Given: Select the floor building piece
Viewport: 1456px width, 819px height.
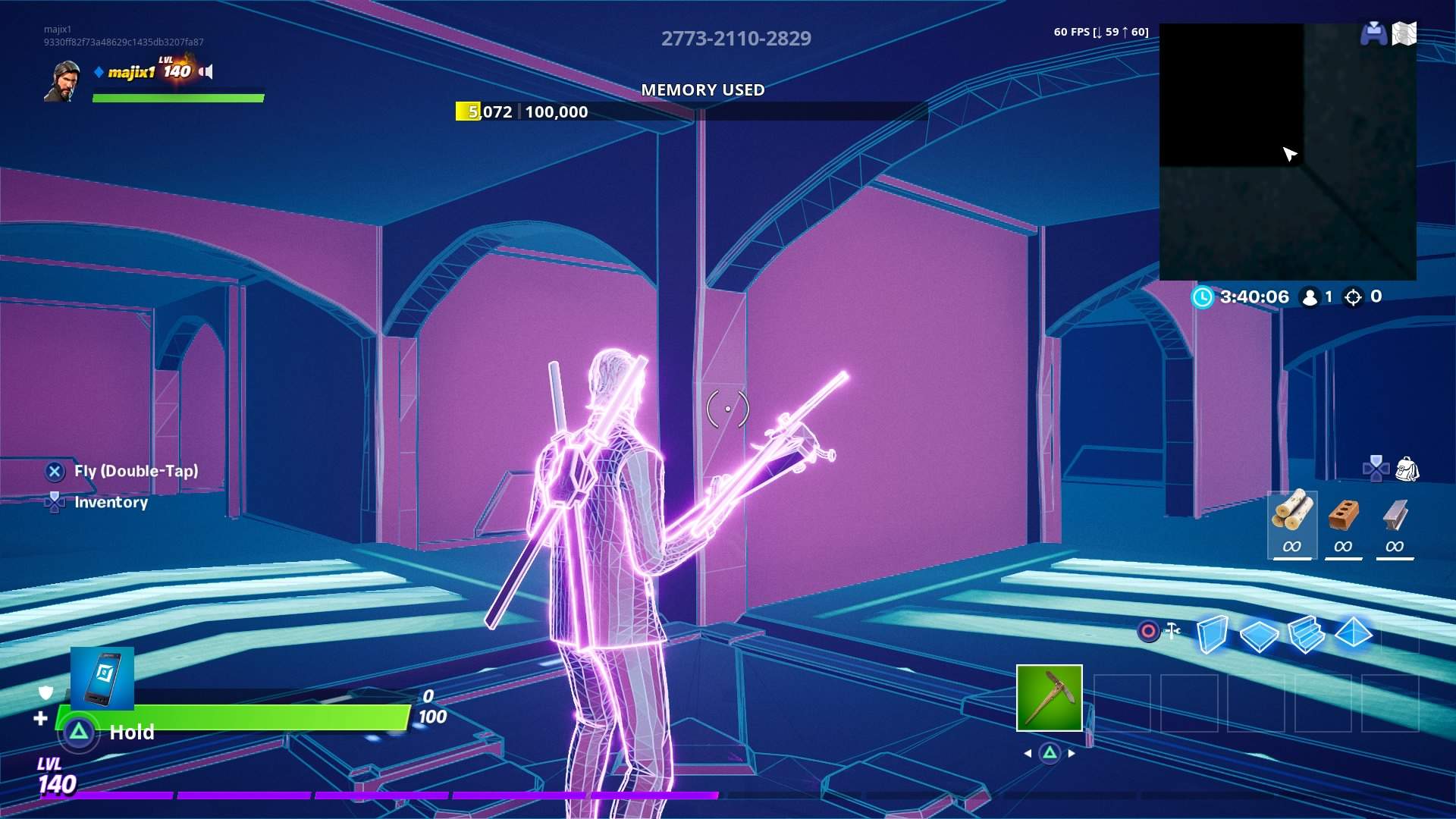Looking at the screenshot, I should [x=1259, y=635].
